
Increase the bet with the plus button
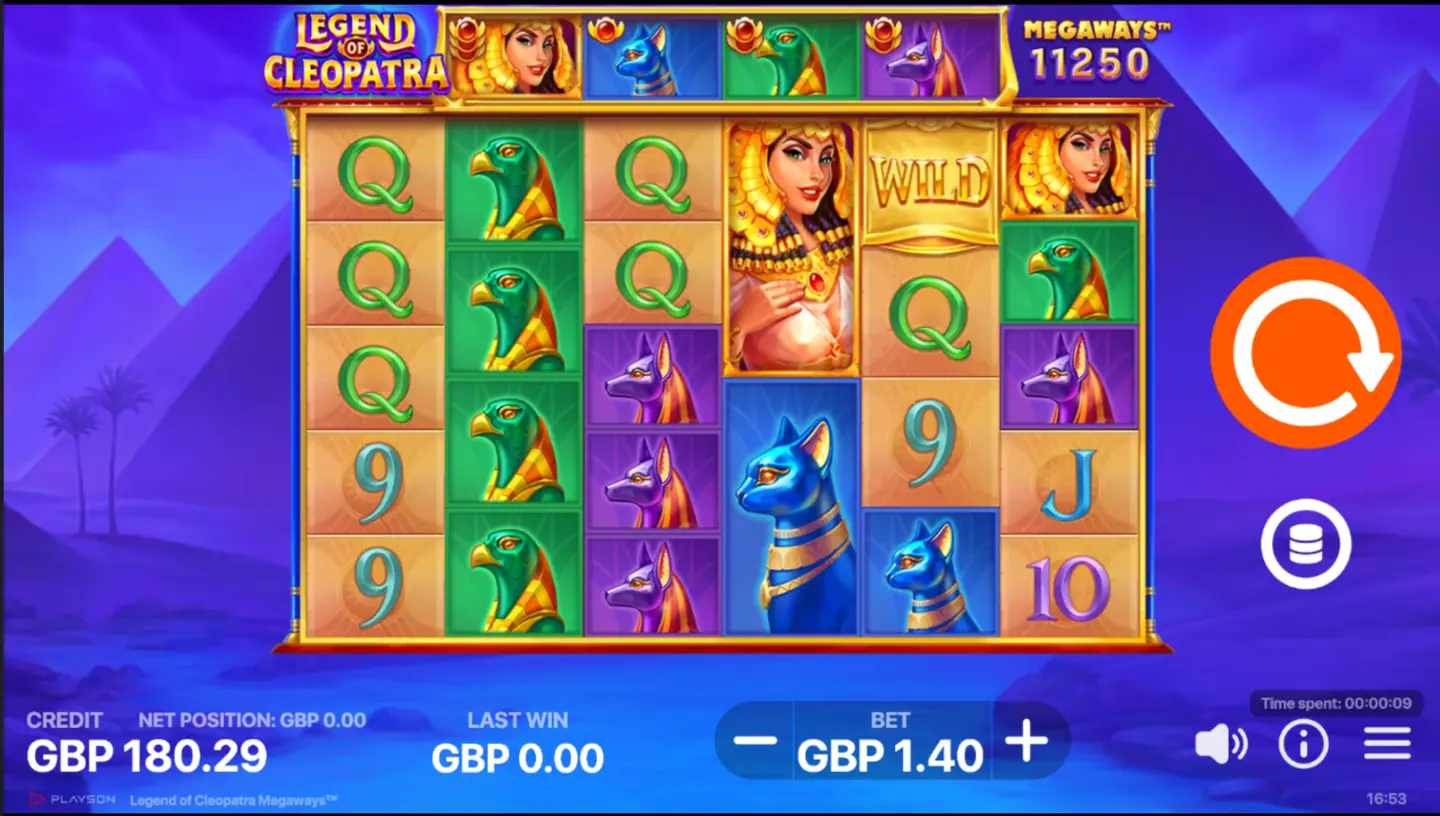1028,742
